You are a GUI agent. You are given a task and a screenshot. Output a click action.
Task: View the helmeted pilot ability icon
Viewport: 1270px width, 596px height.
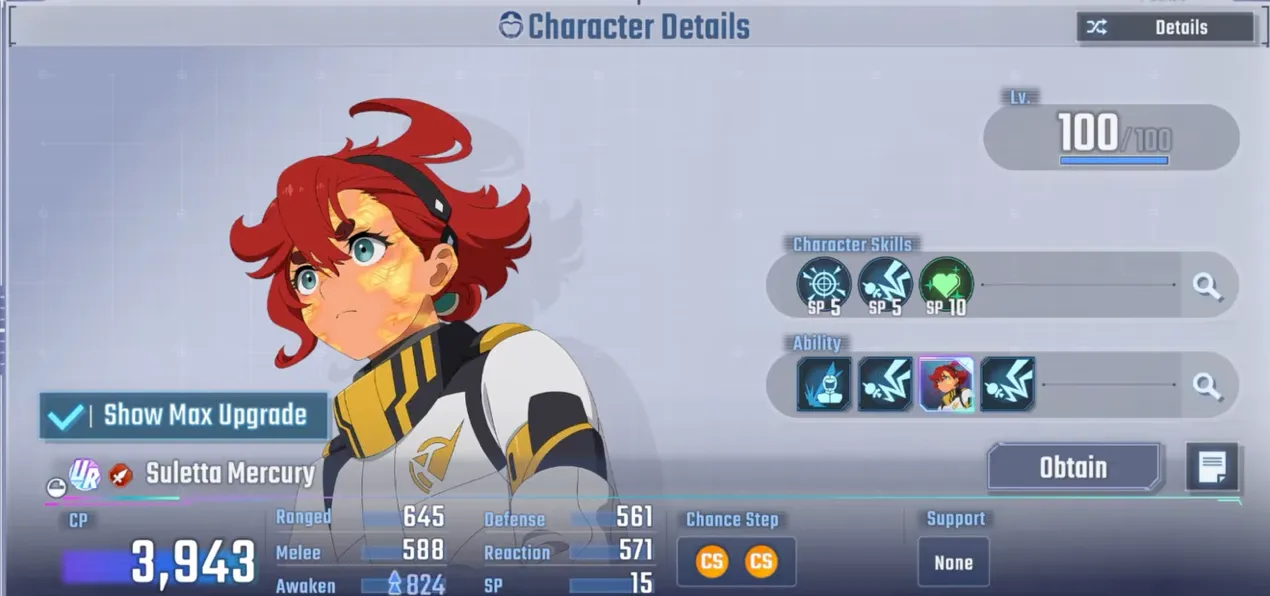coord(825,384)
